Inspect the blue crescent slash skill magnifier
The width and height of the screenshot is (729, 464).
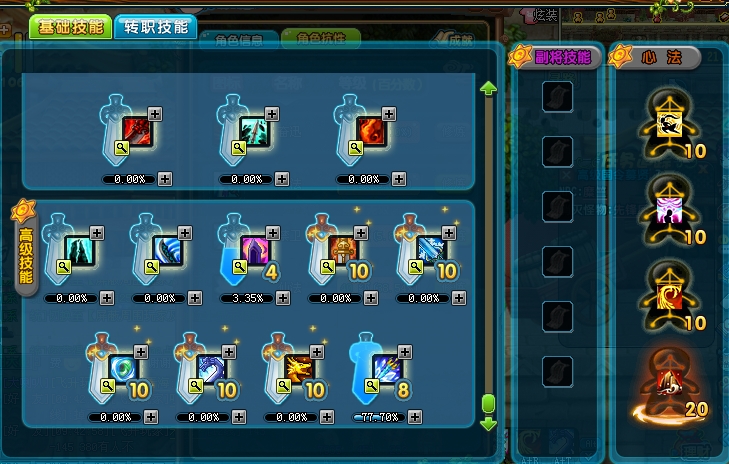150,267
